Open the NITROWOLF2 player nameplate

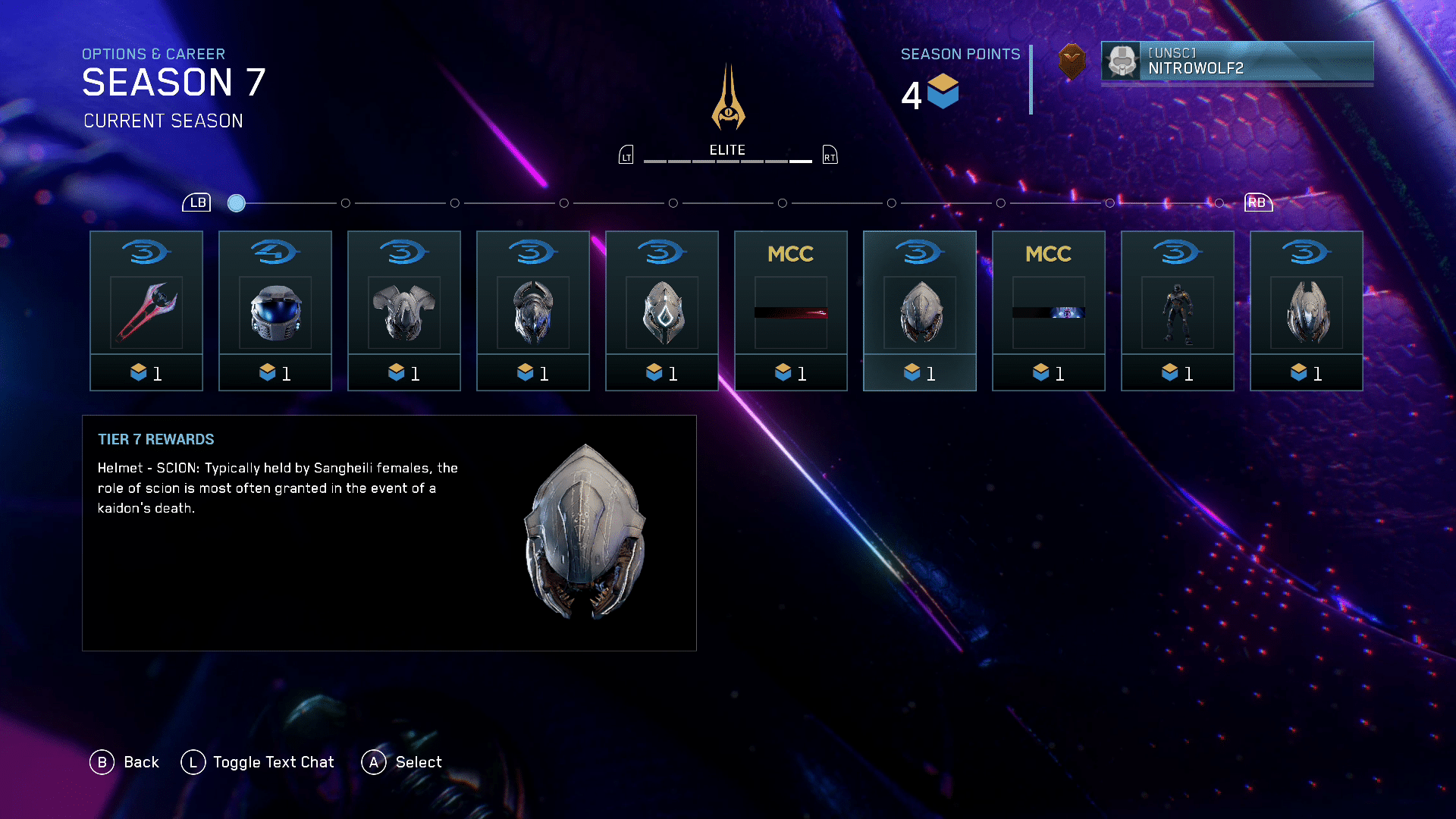pyautogui.click(x=1237, y=61)
